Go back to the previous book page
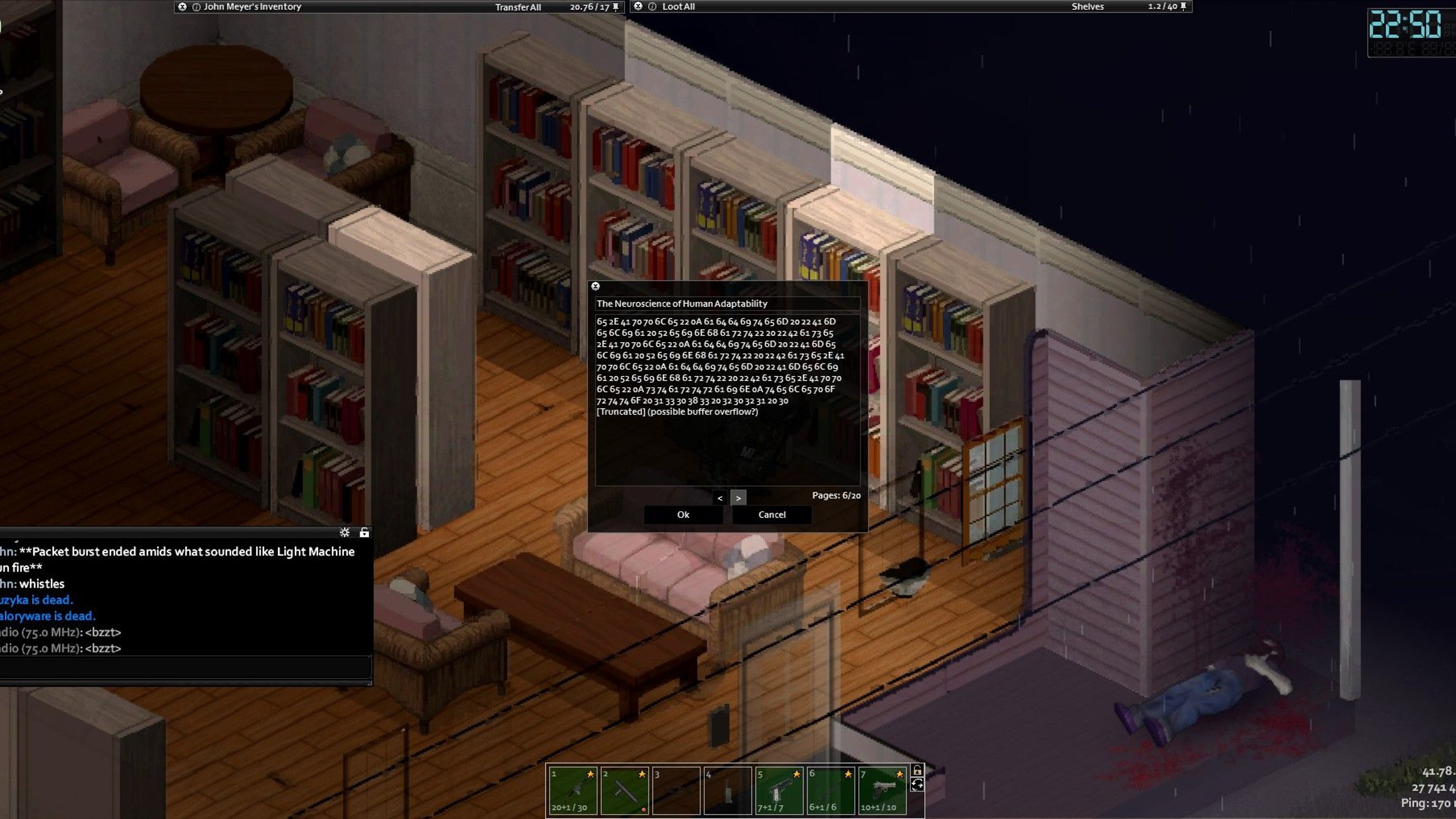The image size is (1456, 819). click(719, 498)
